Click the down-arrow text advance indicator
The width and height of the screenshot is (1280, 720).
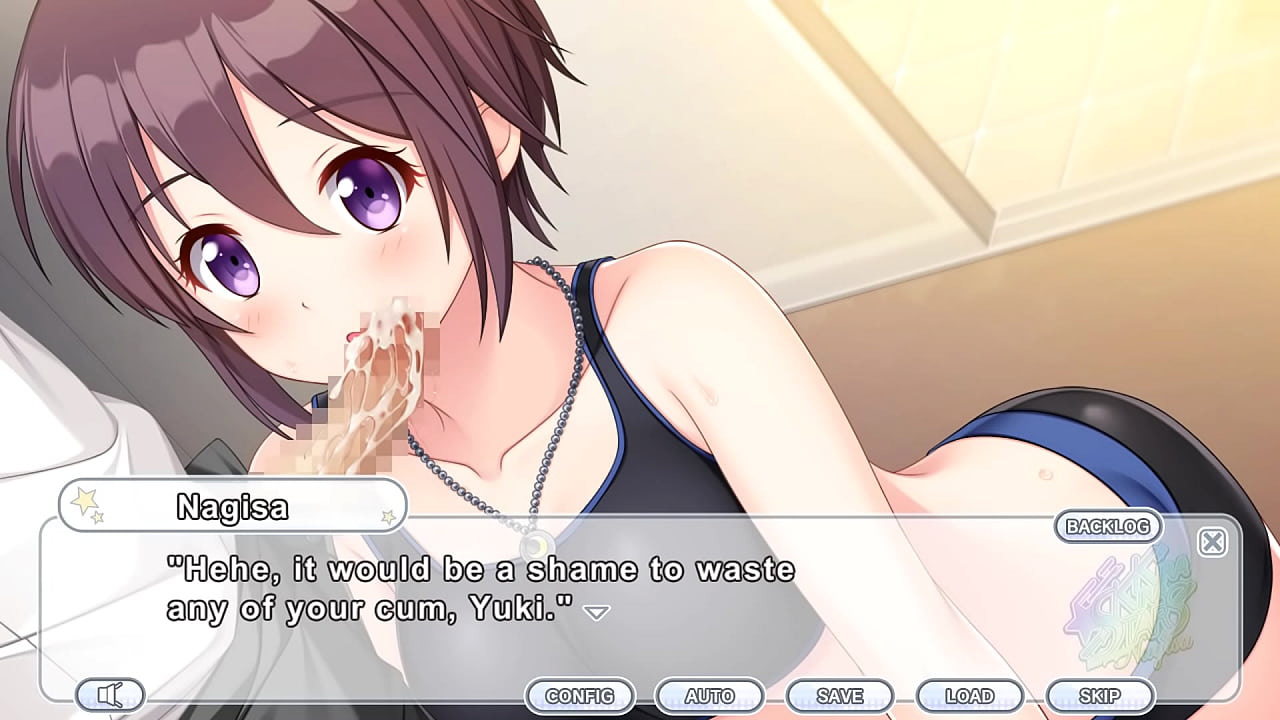(x=596, y=611)
